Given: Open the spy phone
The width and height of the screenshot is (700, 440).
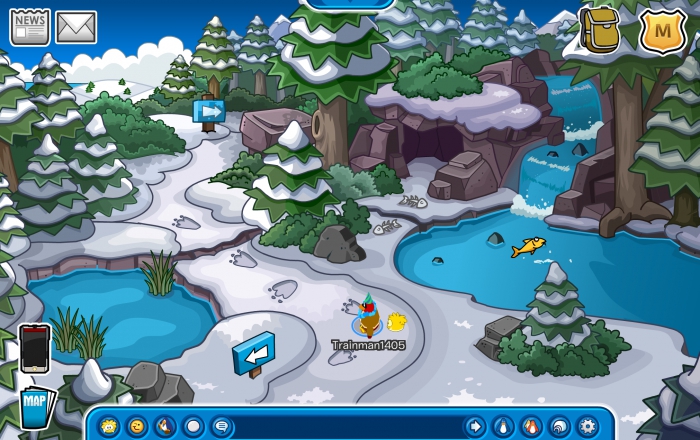Looking at the screenshot, I should 34,348.
